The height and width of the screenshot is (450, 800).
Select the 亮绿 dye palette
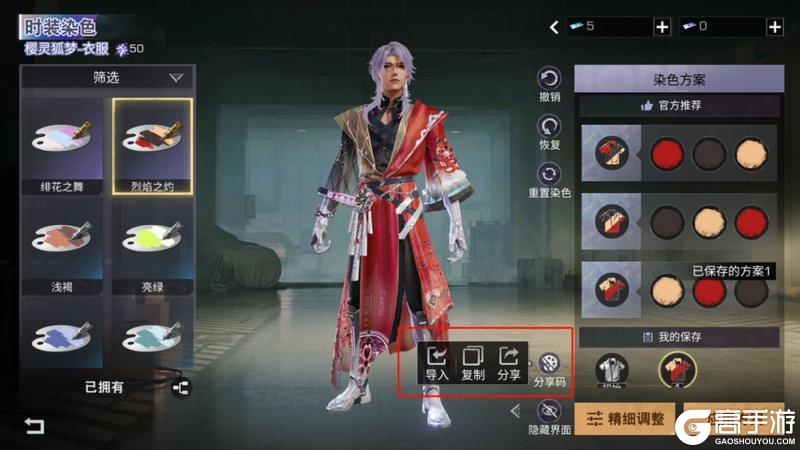click(x=152, y=244)
